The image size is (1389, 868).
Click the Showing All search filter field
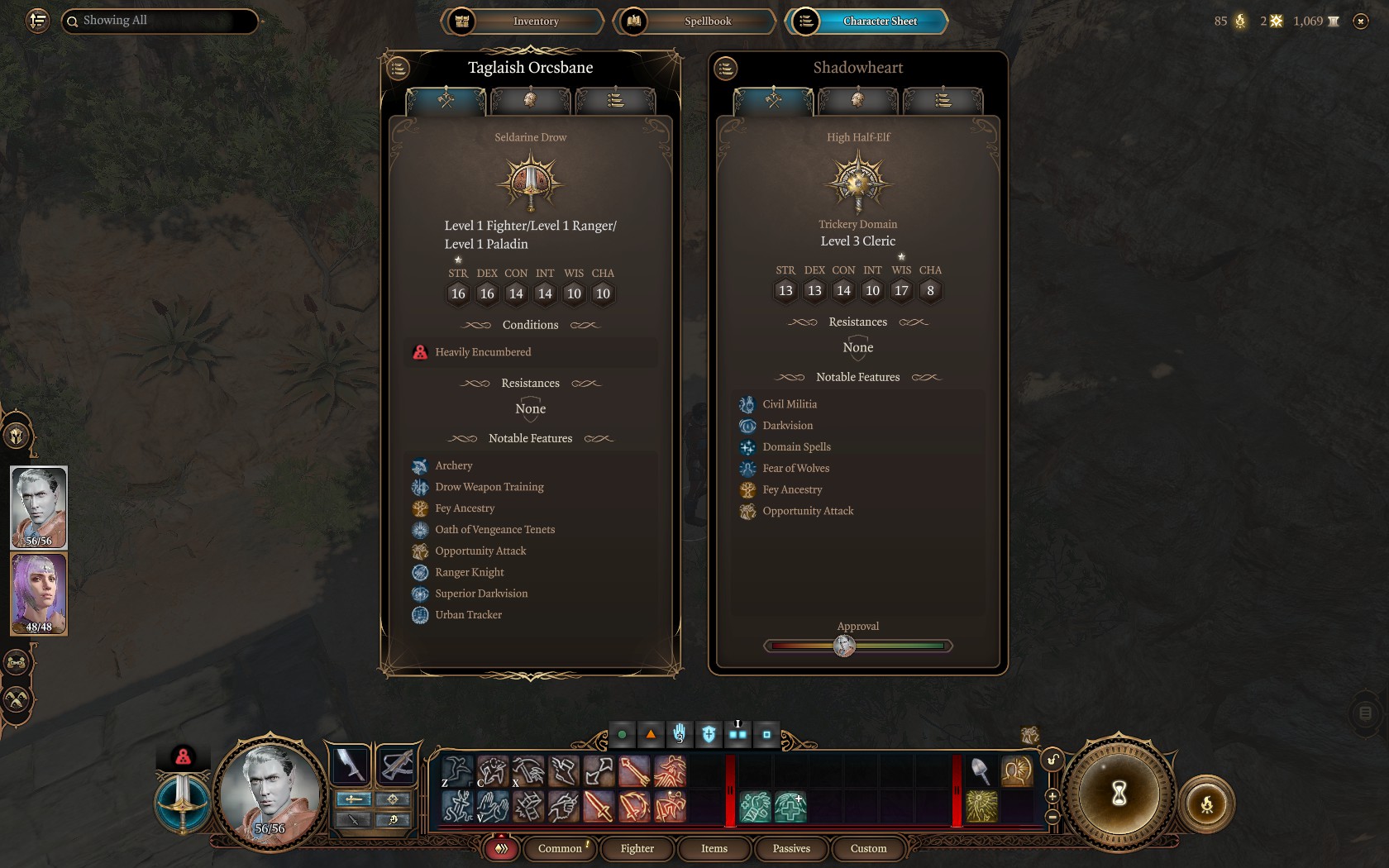[x=160, y=21]
